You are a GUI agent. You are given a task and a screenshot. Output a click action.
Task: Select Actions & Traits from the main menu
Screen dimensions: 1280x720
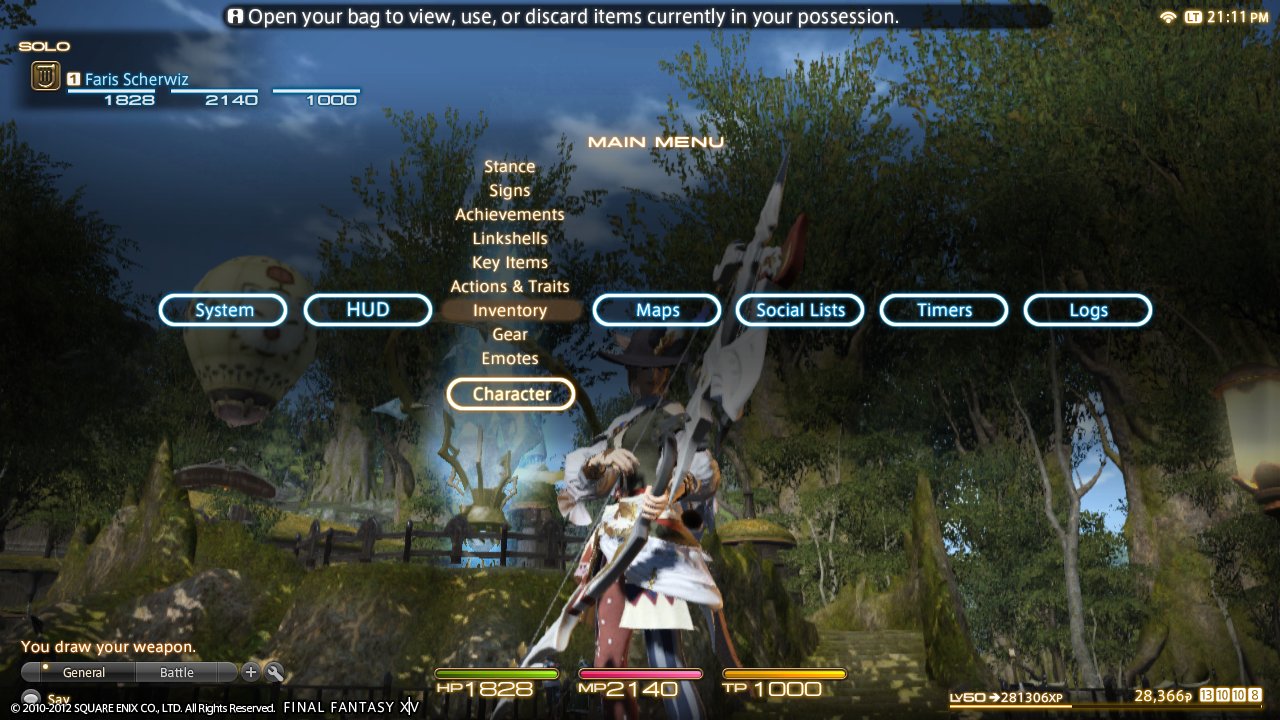point(510,286)
